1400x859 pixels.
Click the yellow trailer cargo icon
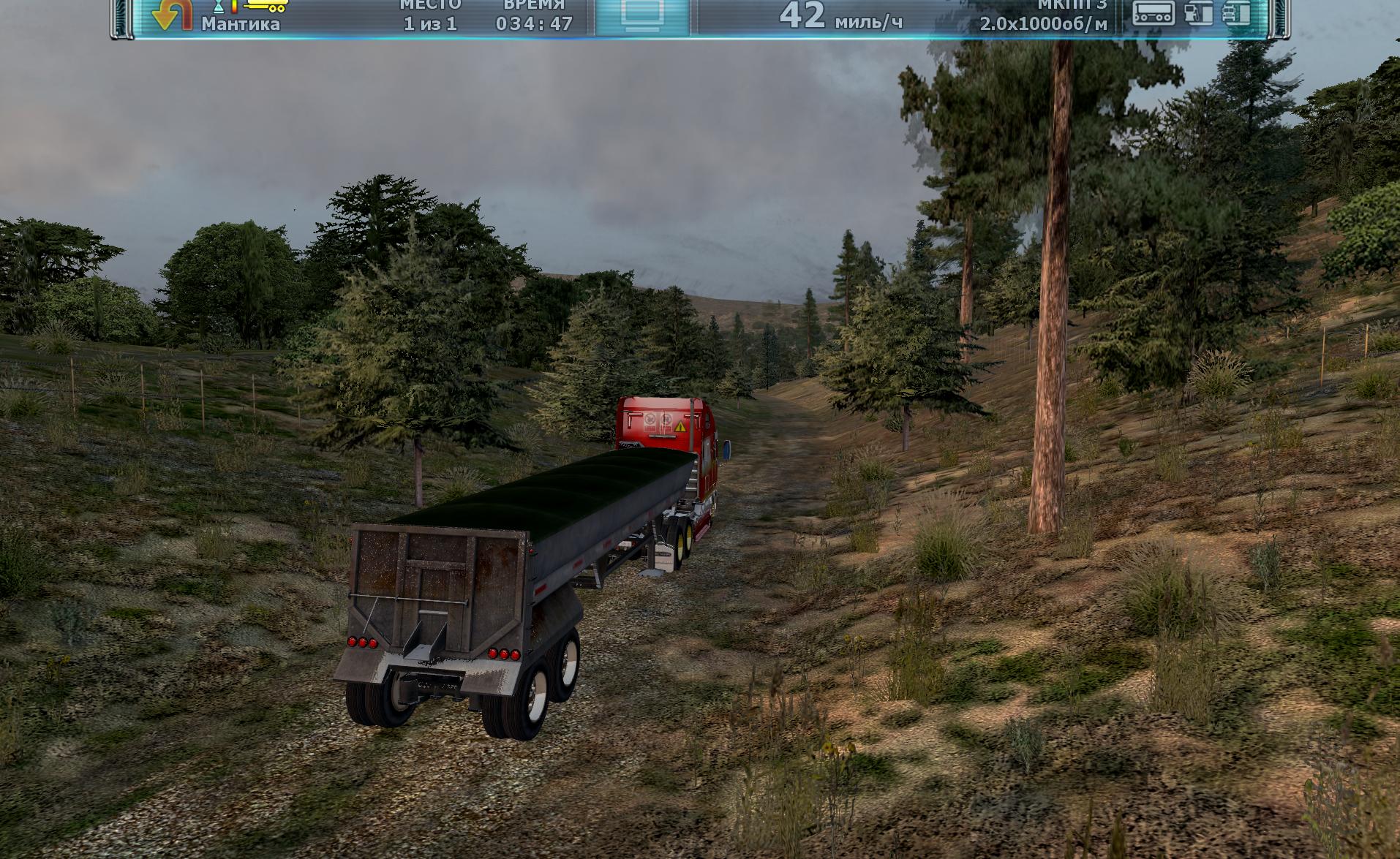266,6
